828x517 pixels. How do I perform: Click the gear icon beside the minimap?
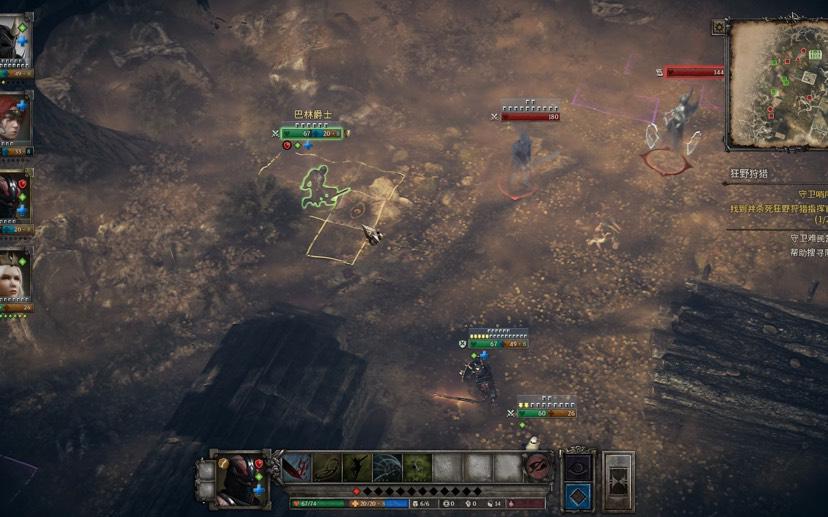[718, 27]
